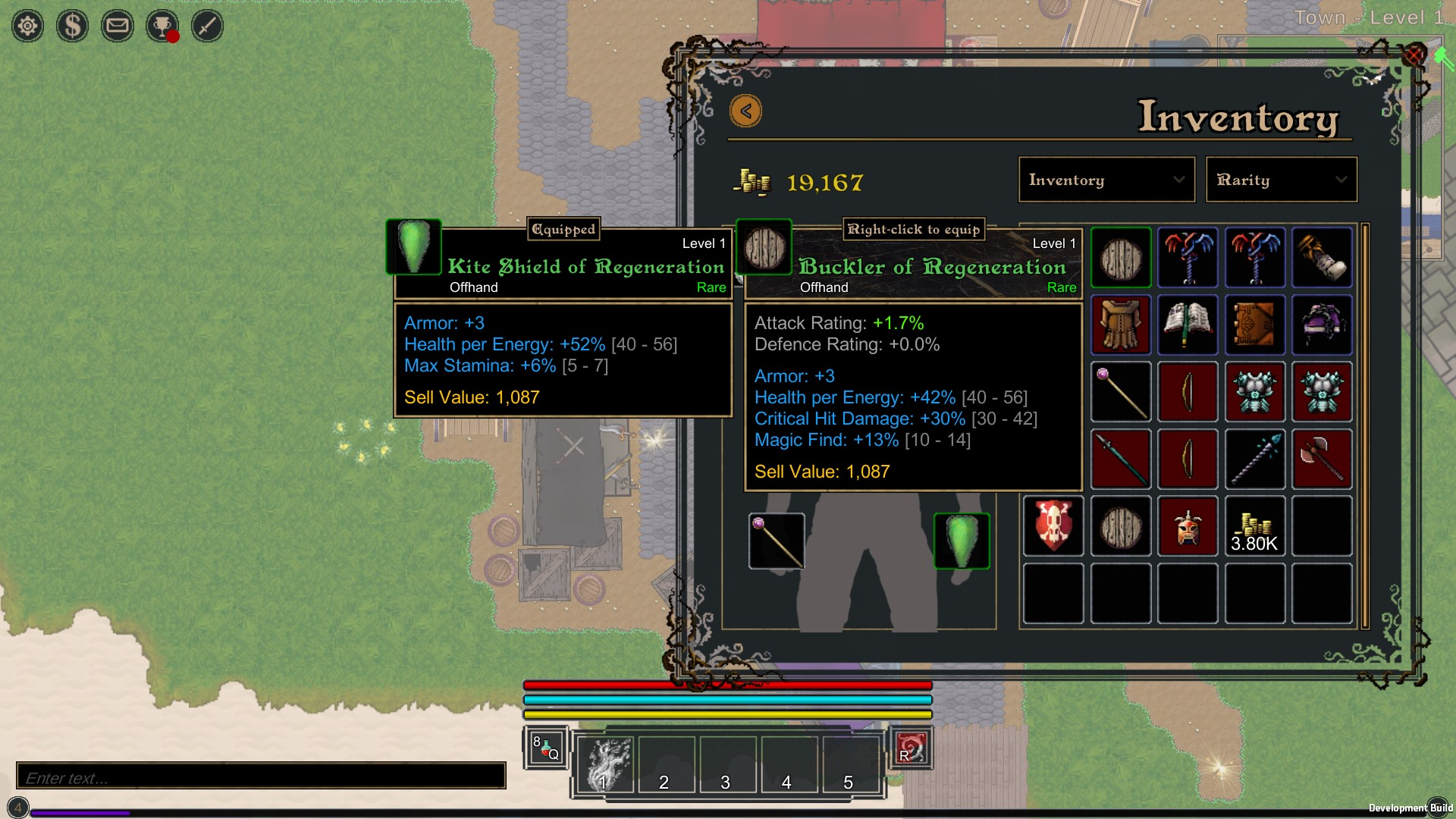
Task: Click the equipped green kite shield slot
Action: [x=961, y=541]
